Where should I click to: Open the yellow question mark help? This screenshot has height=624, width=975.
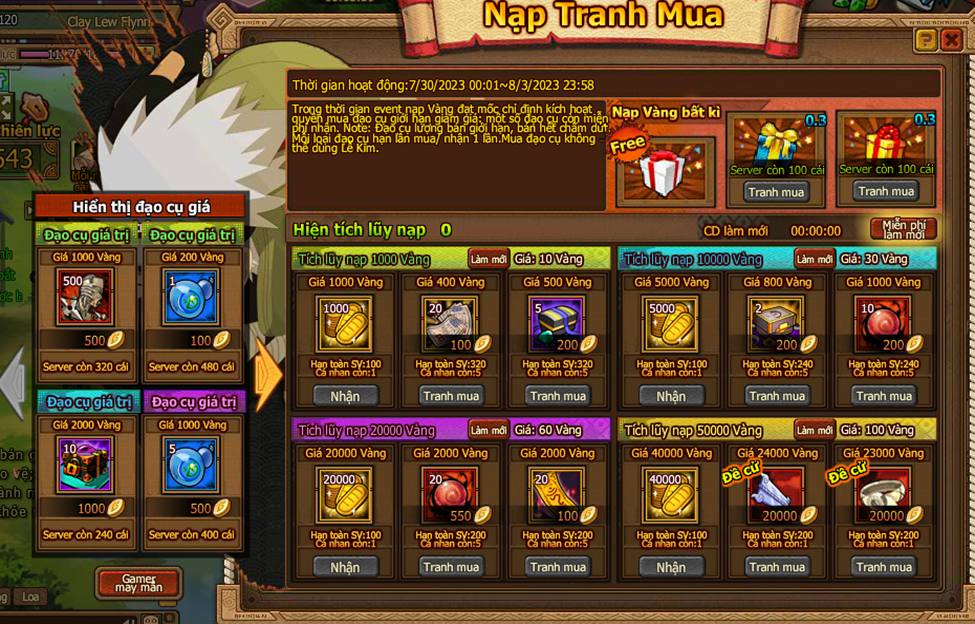coord(925,41)
